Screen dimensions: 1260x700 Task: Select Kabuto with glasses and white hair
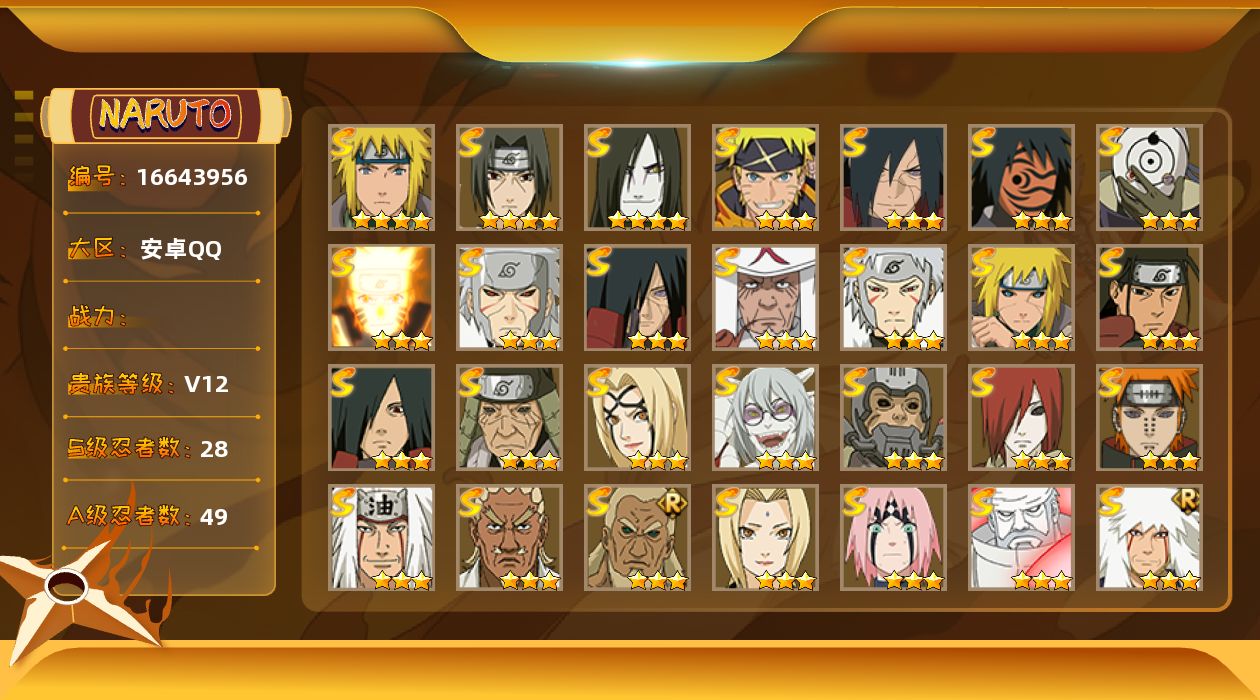tap(766, 418)
